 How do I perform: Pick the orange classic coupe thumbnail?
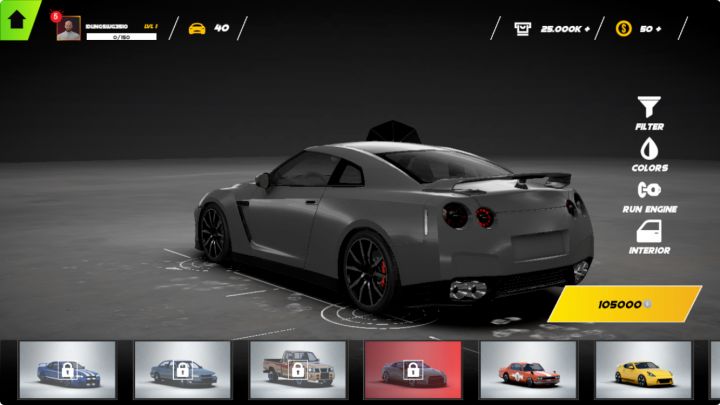[x=527, y=370]
